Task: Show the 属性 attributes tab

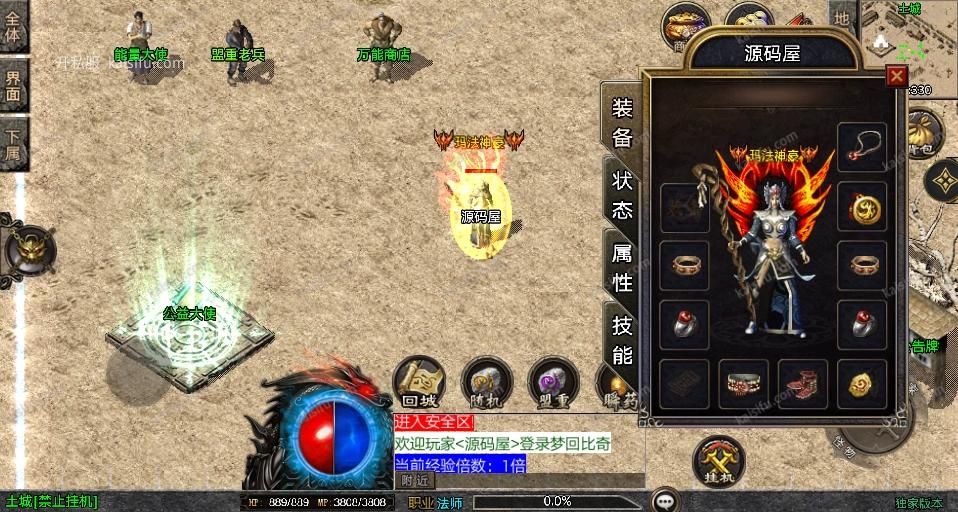Action: pyautogui.click(x=622, y=267)
